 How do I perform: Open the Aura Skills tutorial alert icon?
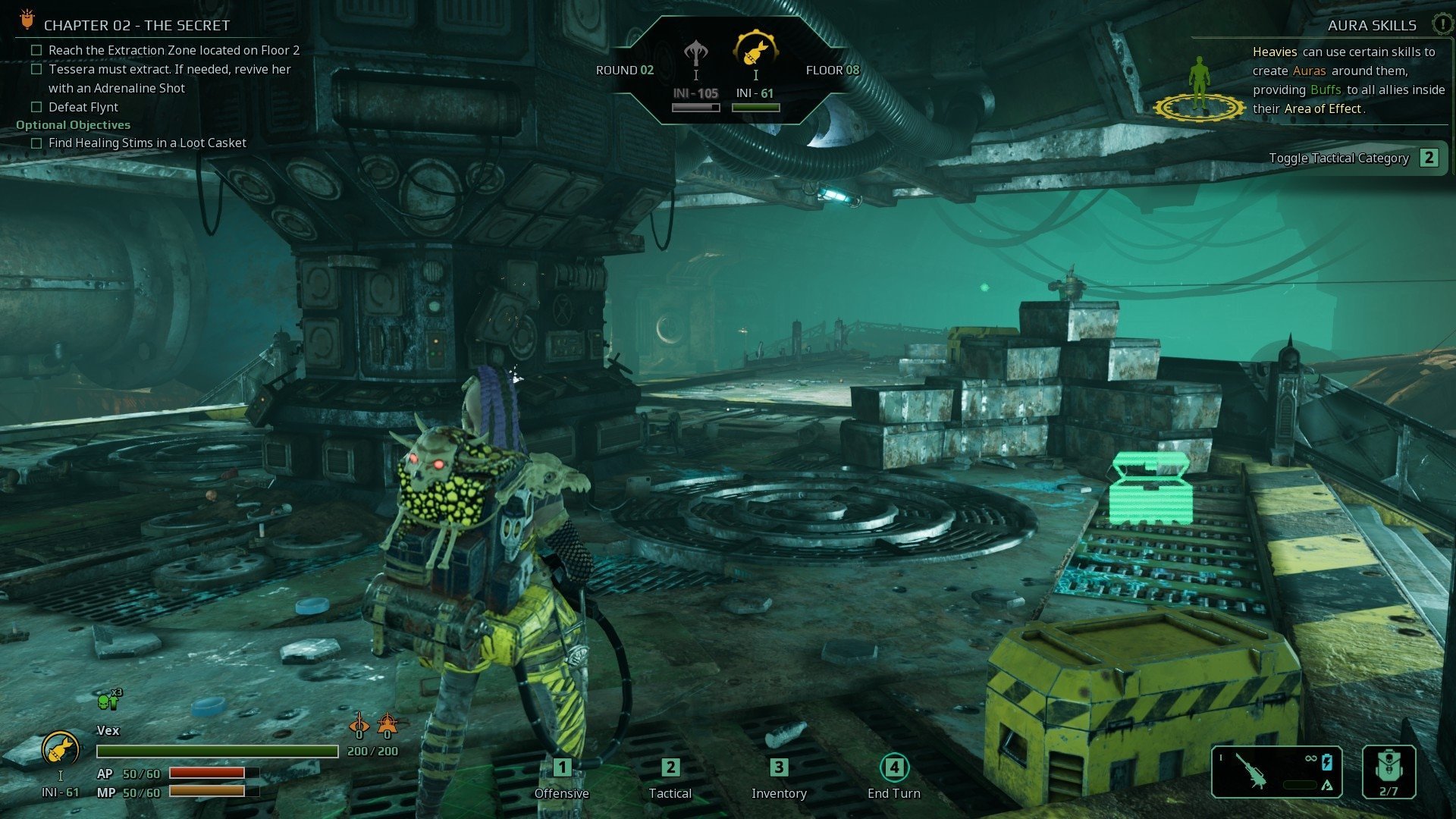click(x=1442, y=24)
